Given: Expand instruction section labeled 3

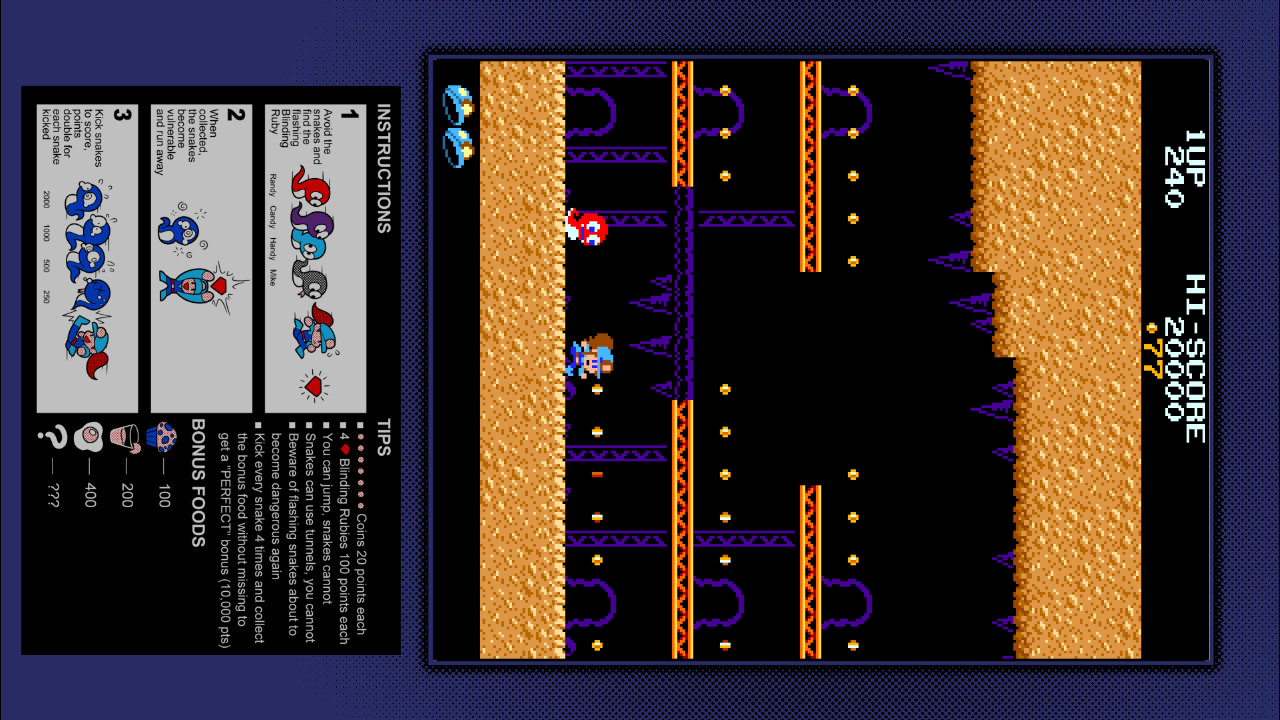Looking at the screenshot, I should (x=118, y=114).
